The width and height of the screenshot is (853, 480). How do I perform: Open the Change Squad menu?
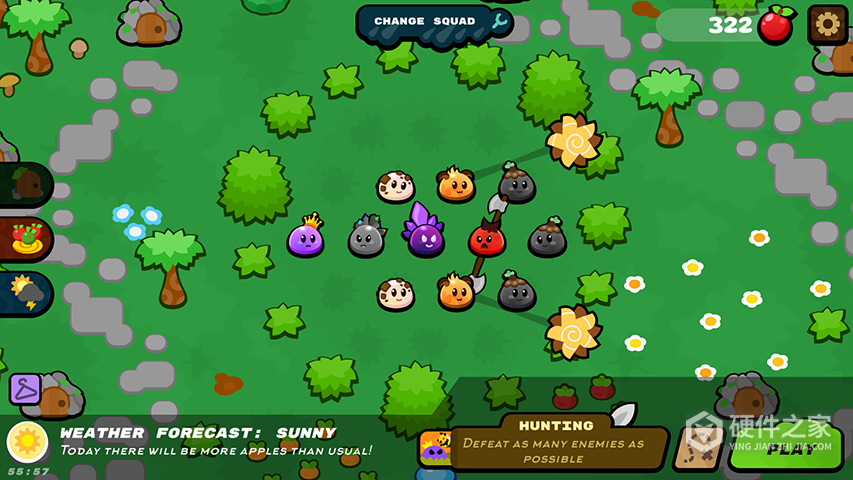[x=434, y=22]
